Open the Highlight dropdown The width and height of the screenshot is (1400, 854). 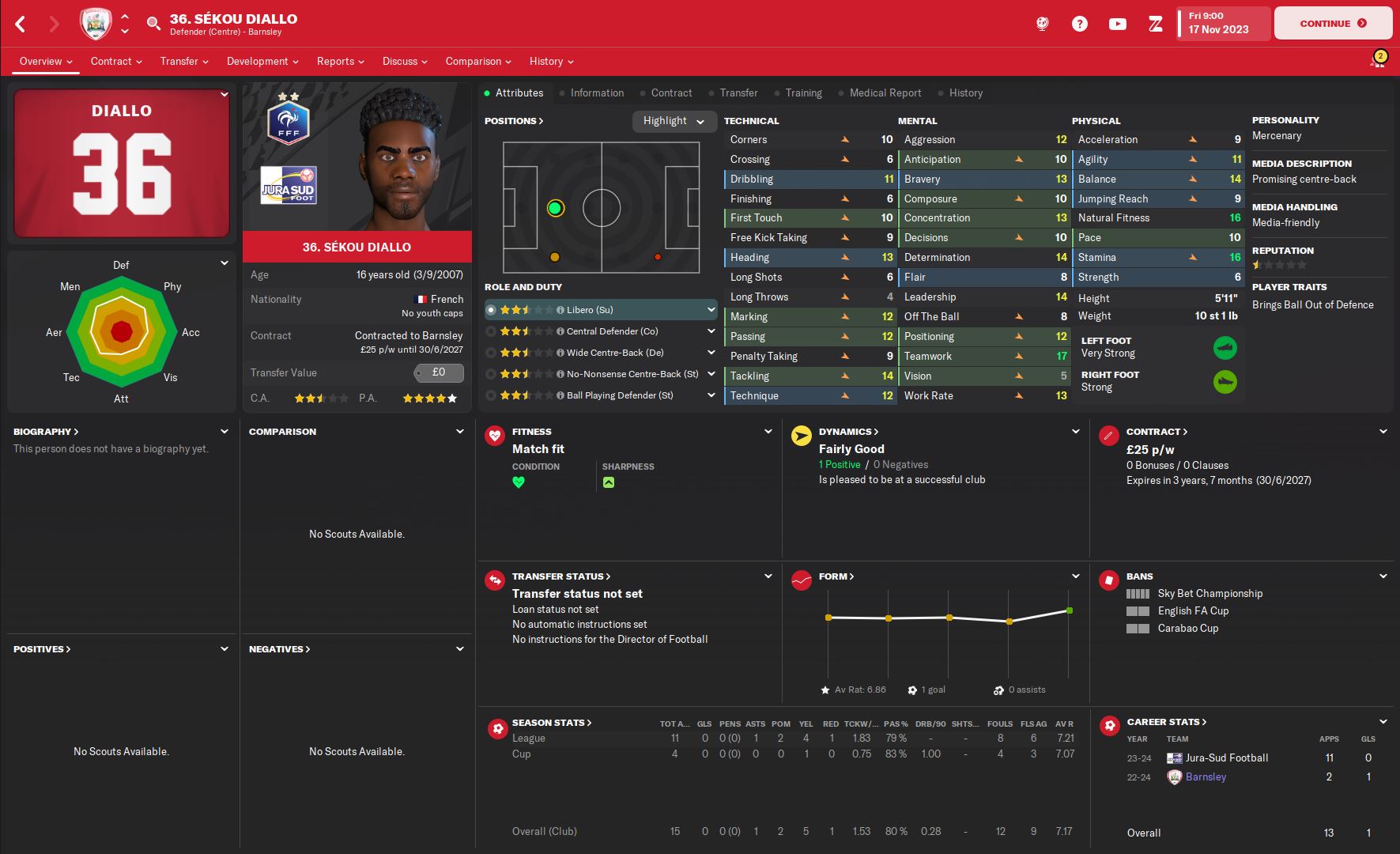[674, 121]
